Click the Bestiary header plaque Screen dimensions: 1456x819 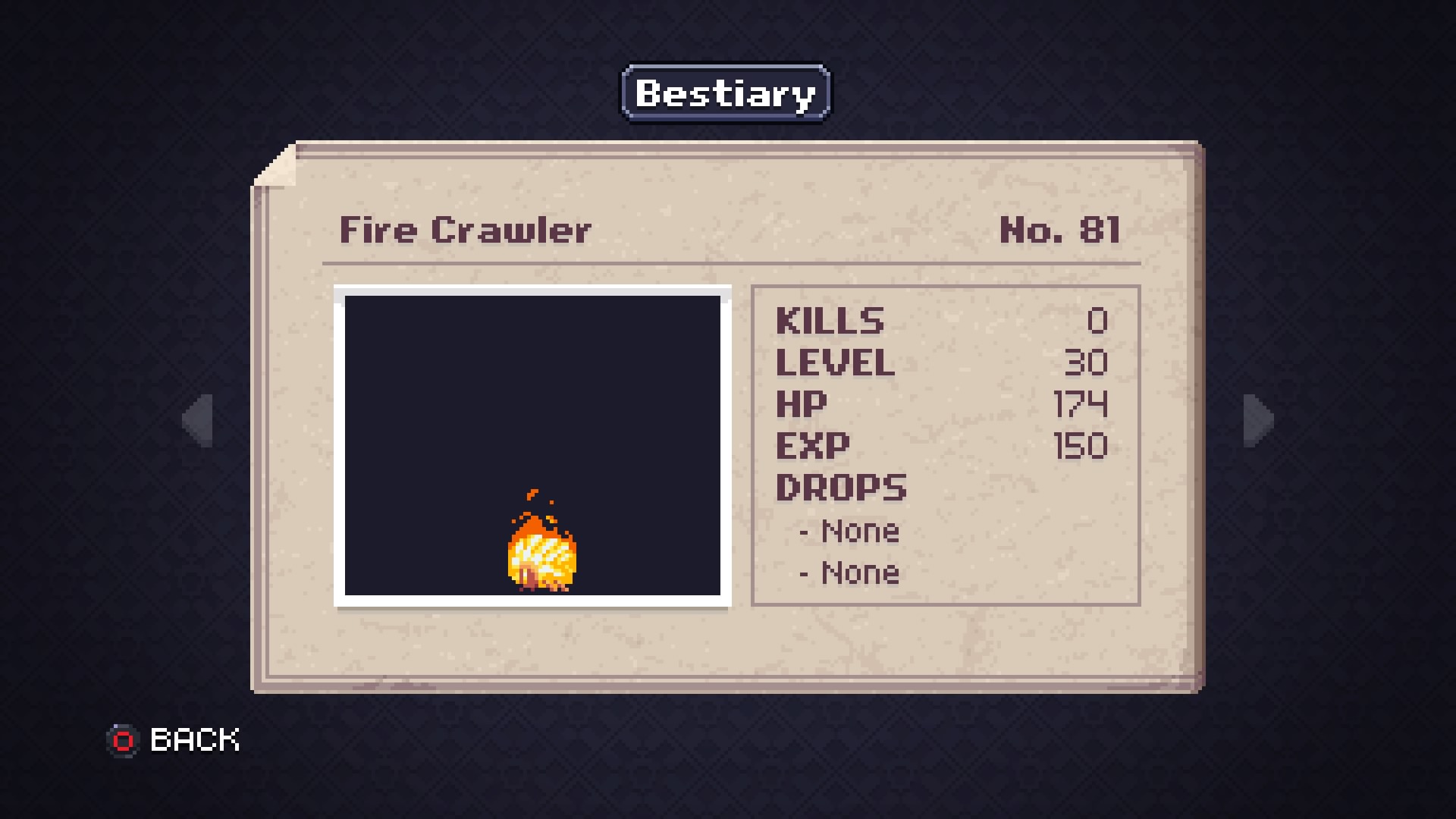[x=726, y=93]
